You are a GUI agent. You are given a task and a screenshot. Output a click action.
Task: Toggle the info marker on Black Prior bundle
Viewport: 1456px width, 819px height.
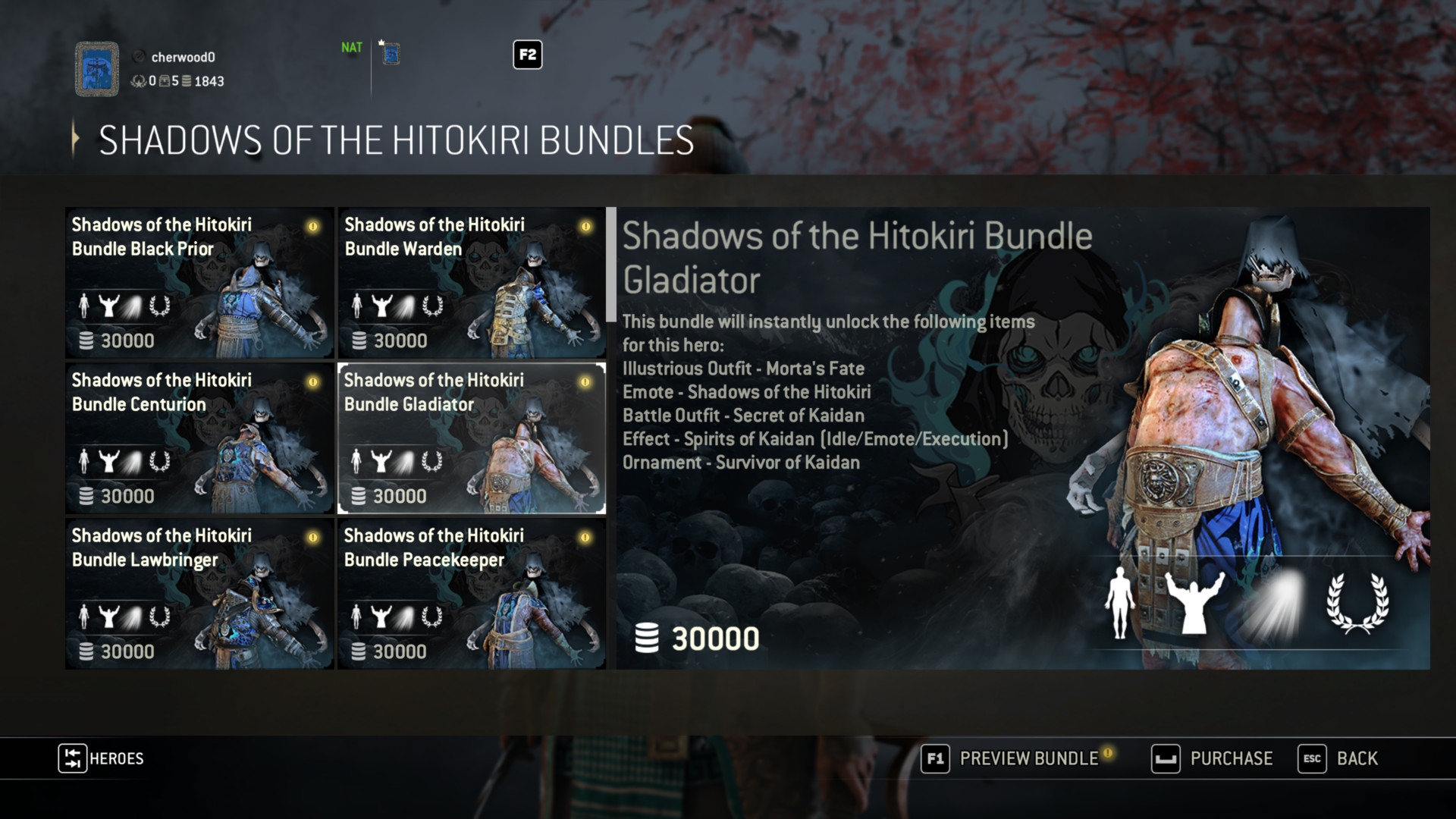click(x=312, y=225)
